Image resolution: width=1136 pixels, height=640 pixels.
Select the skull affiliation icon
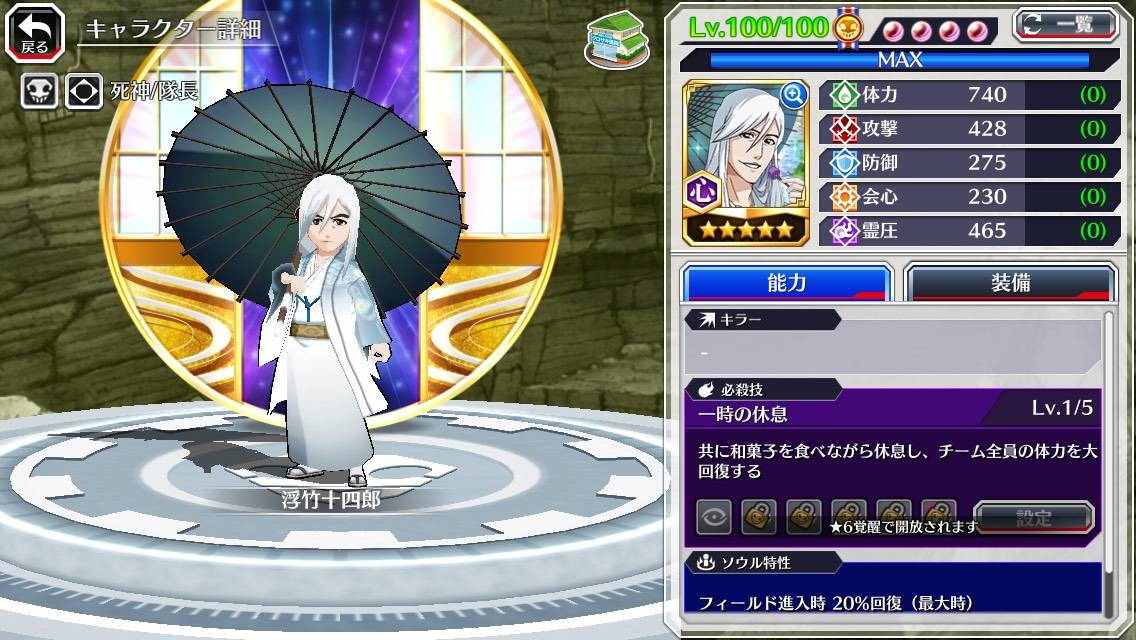point(38,92)
